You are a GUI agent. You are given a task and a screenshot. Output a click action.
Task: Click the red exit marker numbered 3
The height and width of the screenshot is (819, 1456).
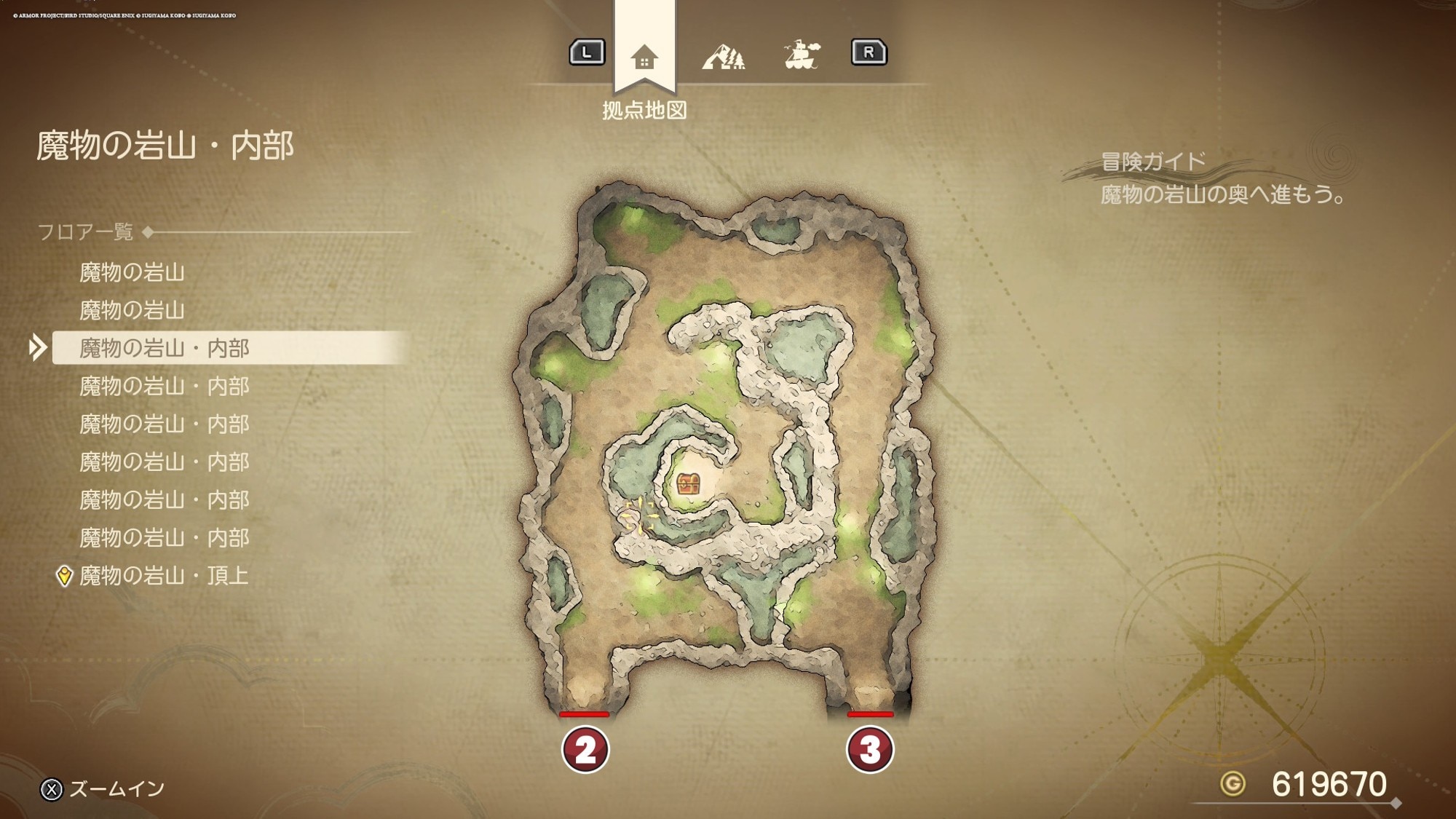(870, 750)
